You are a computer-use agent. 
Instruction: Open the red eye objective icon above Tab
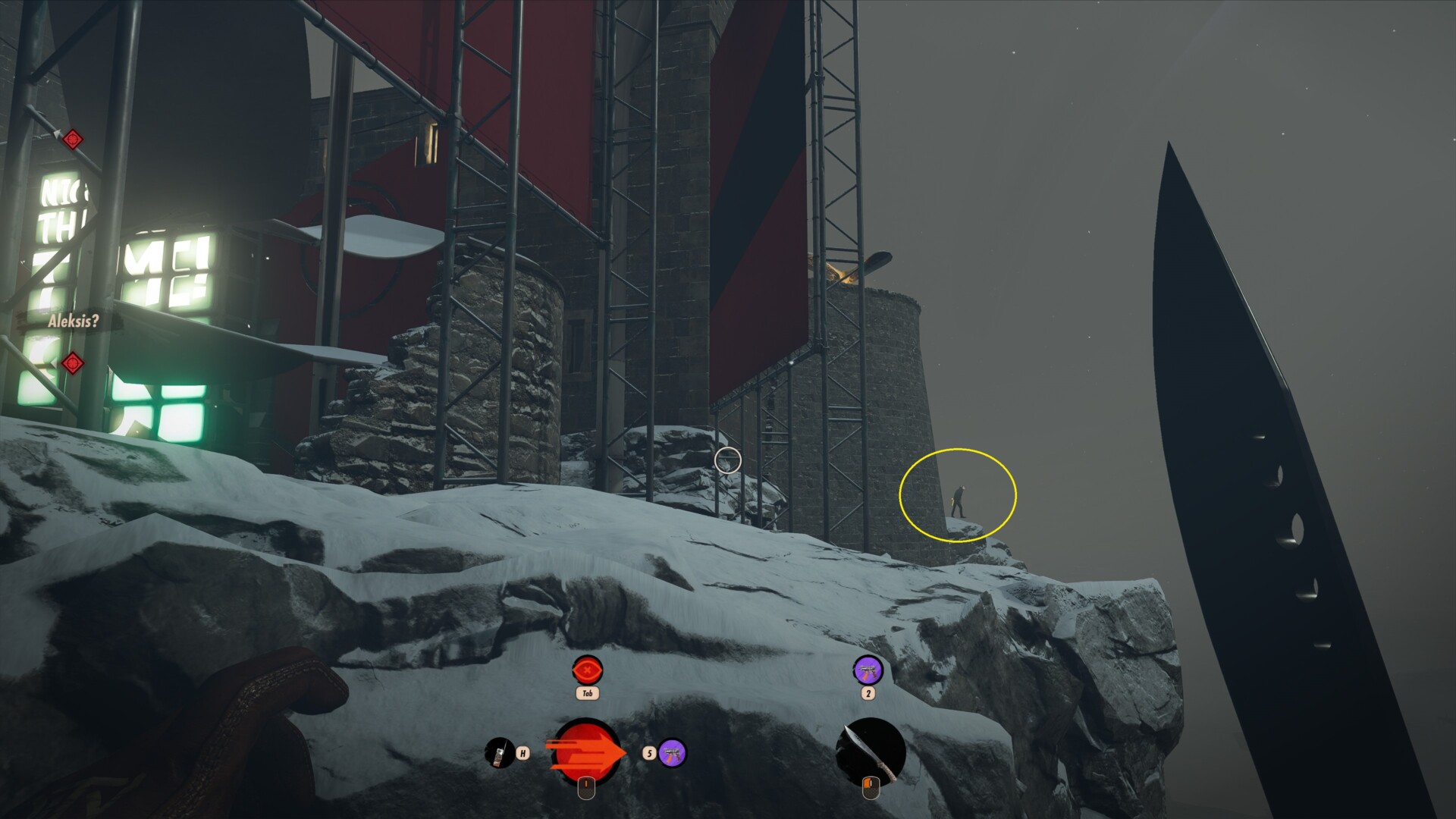(586, 670)
